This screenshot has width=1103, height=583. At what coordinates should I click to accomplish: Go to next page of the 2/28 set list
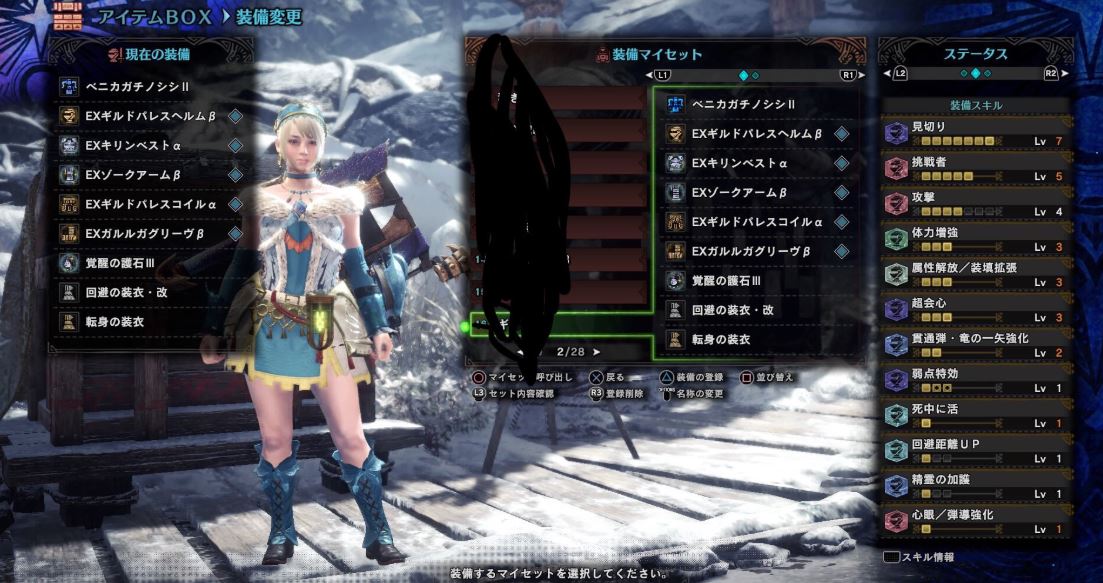click(x=598, y=352)
